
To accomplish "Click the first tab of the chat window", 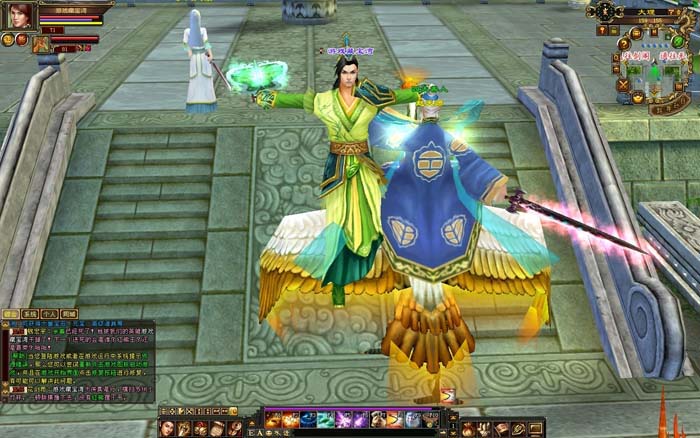I will tap(11, 313).
